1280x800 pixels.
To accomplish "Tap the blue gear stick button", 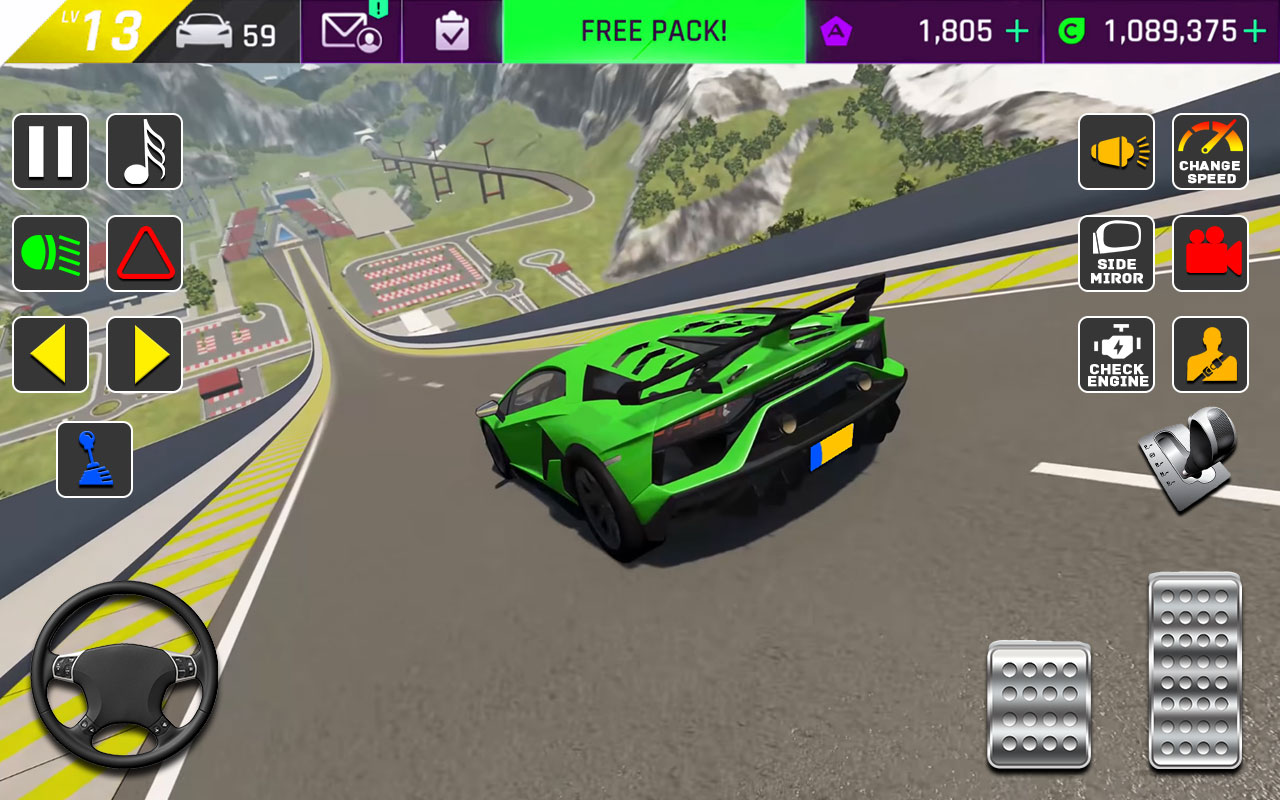I will click(94, 459).
